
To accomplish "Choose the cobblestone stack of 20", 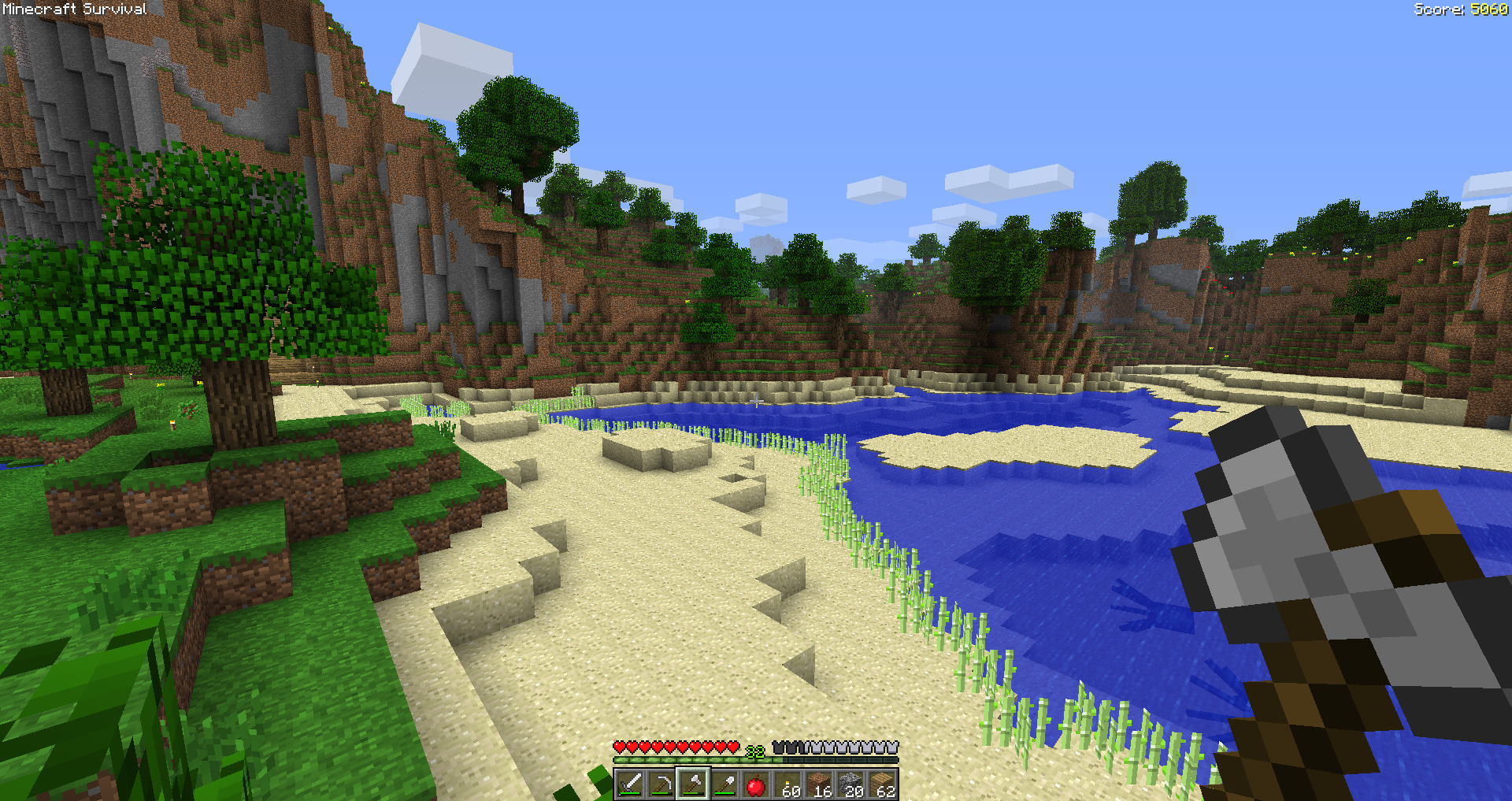I will (850, 784).
